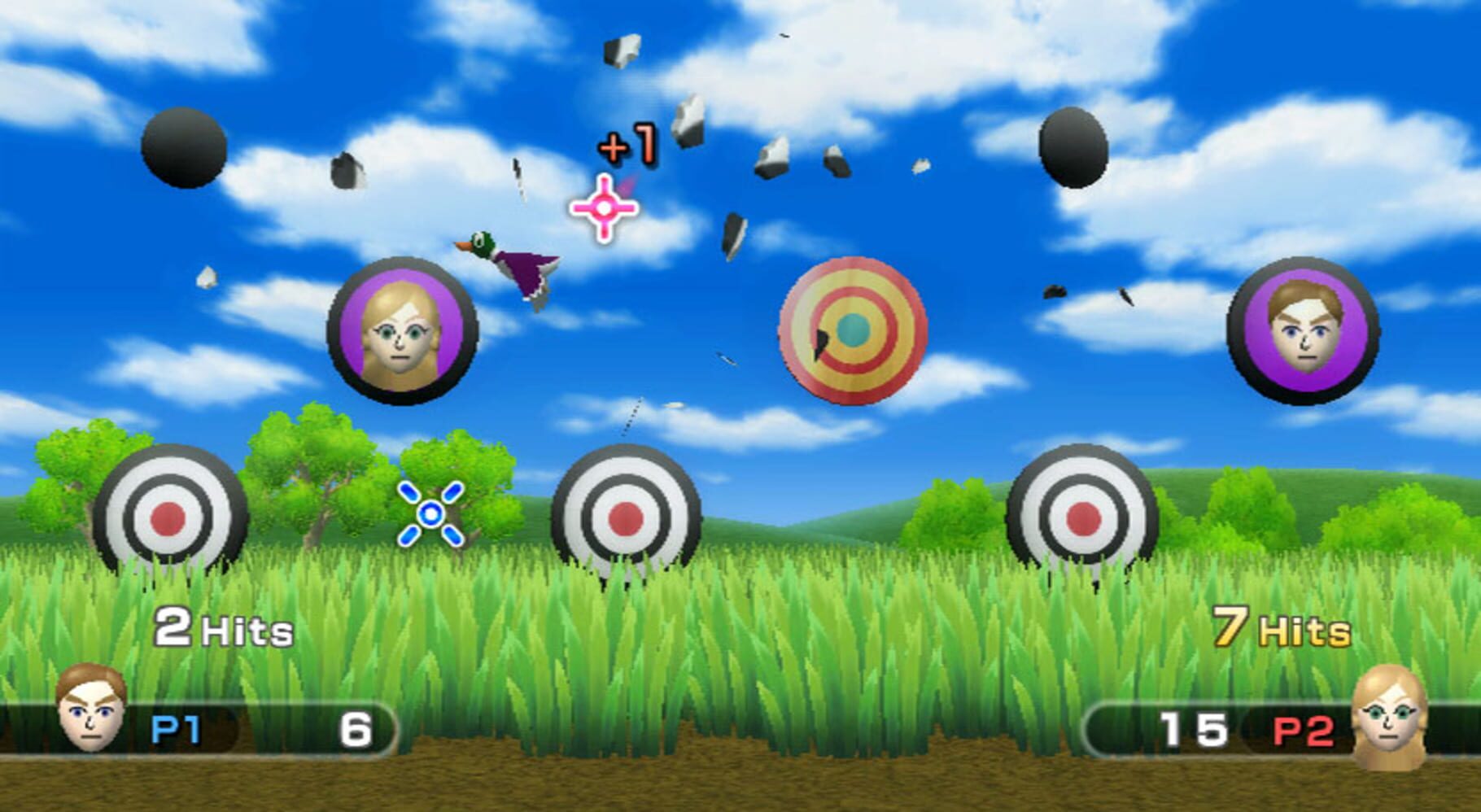Click the center bullseye target
Image resolution: width=1481 pixels, height=812 pixels.
[627, 521]
